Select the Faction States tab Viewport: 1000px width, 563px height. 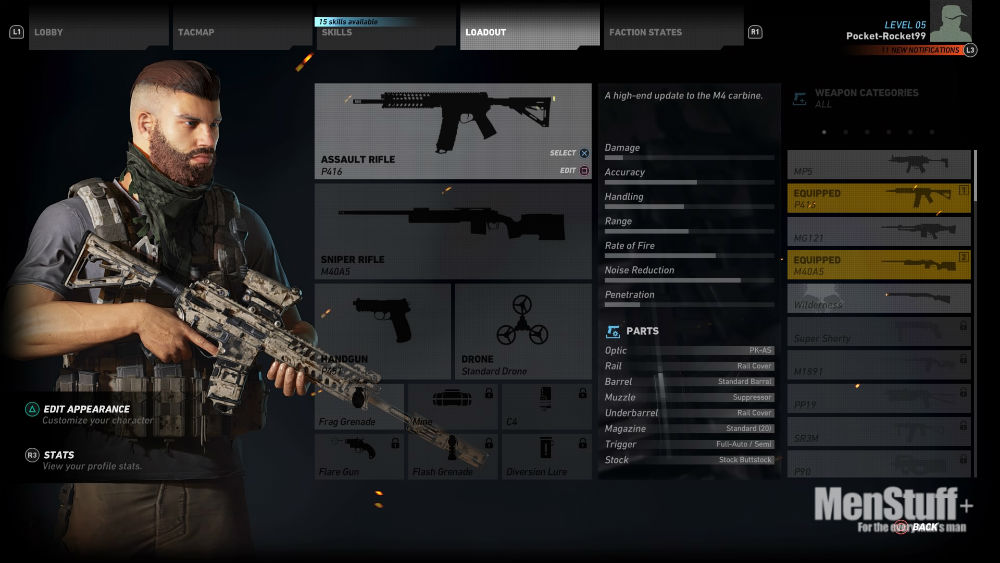click(x=672, y=31)
